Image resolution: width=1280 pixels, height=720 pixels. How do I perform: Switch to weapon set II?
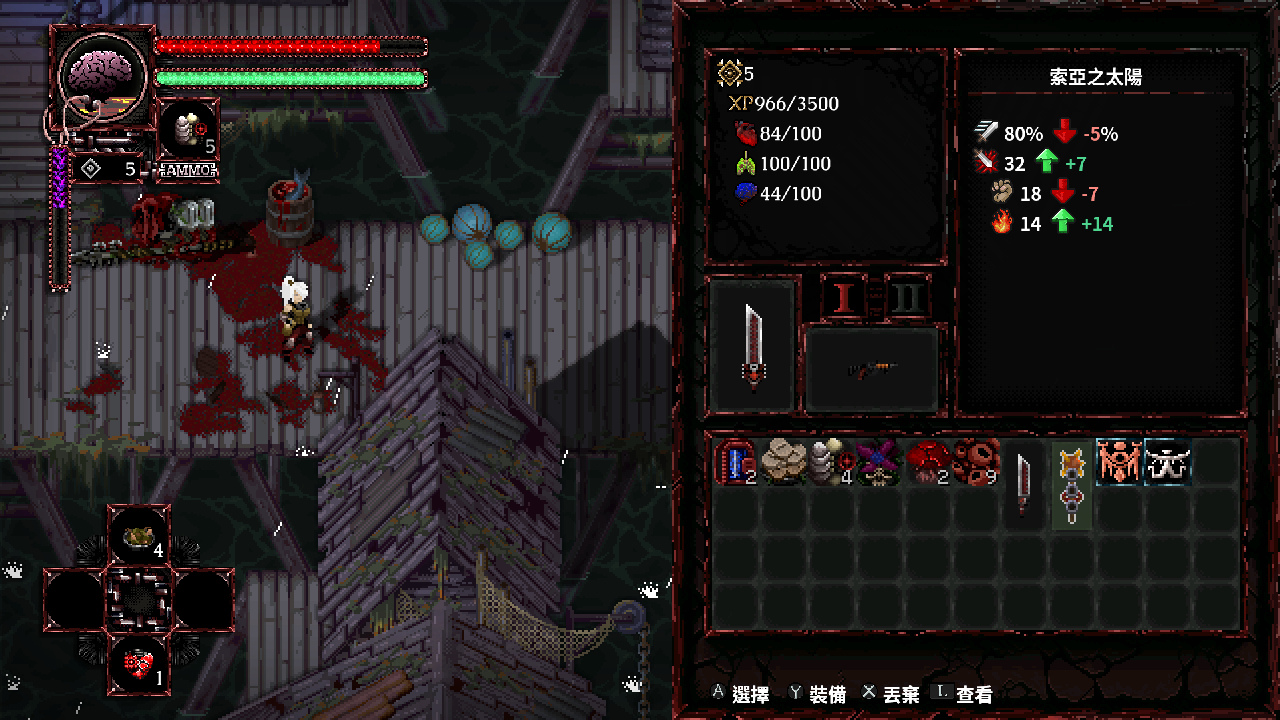(x=908, y=298)
